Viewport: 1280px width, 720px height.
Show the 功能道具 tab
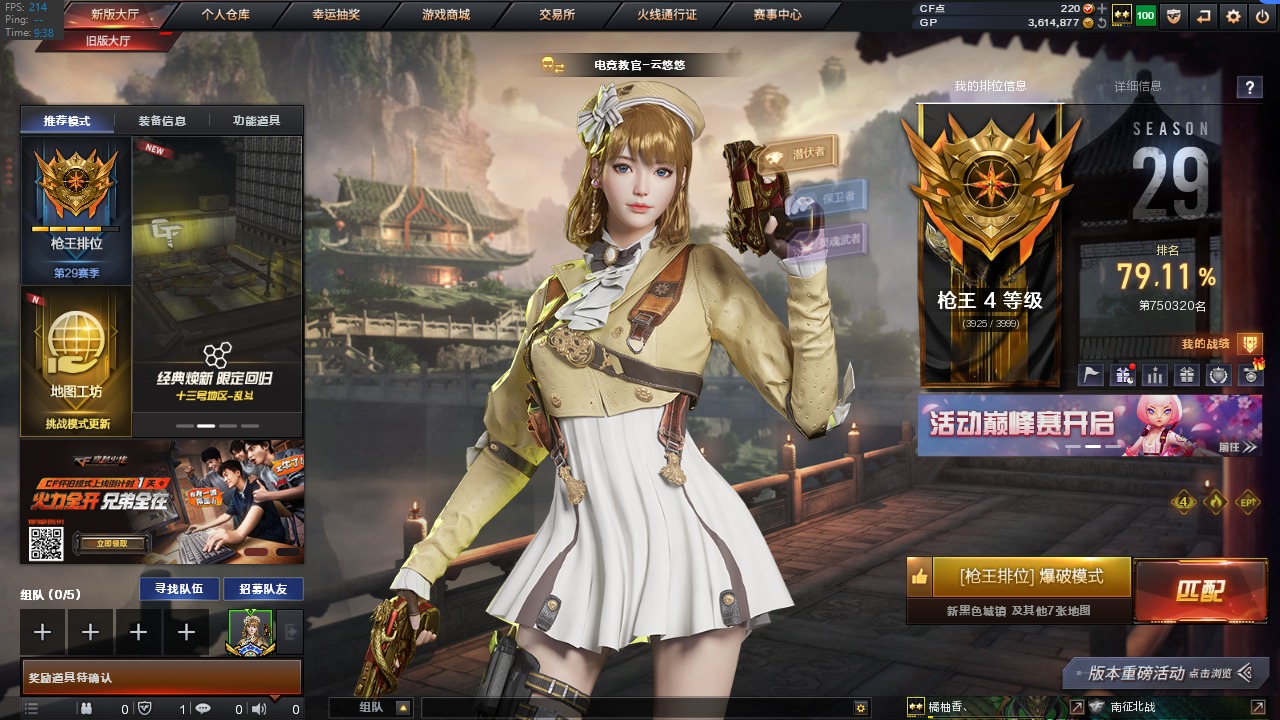[256, 121]
